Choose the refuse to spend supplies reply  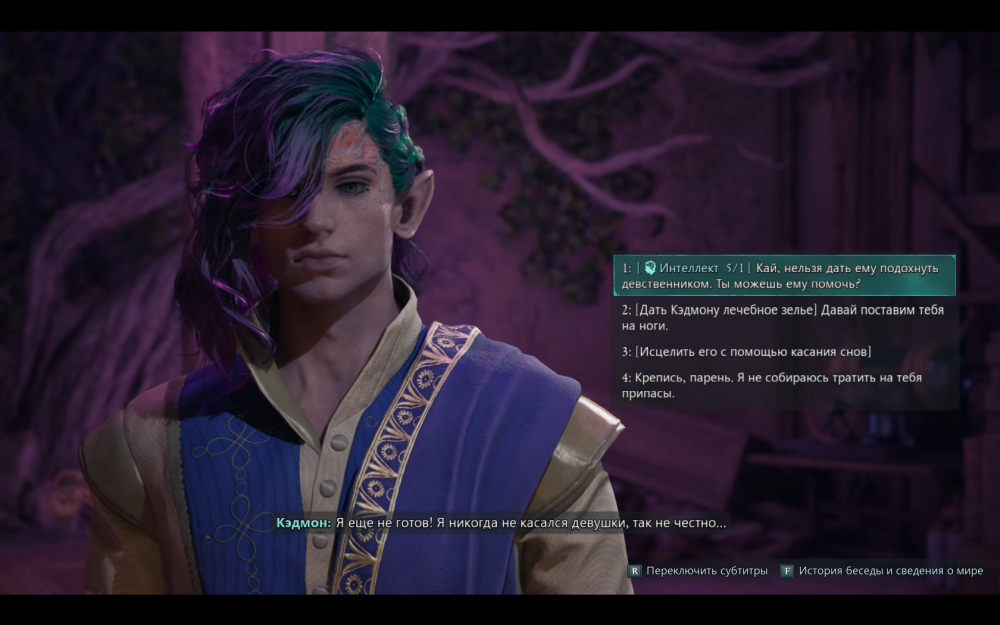click(x=784, y=385)
